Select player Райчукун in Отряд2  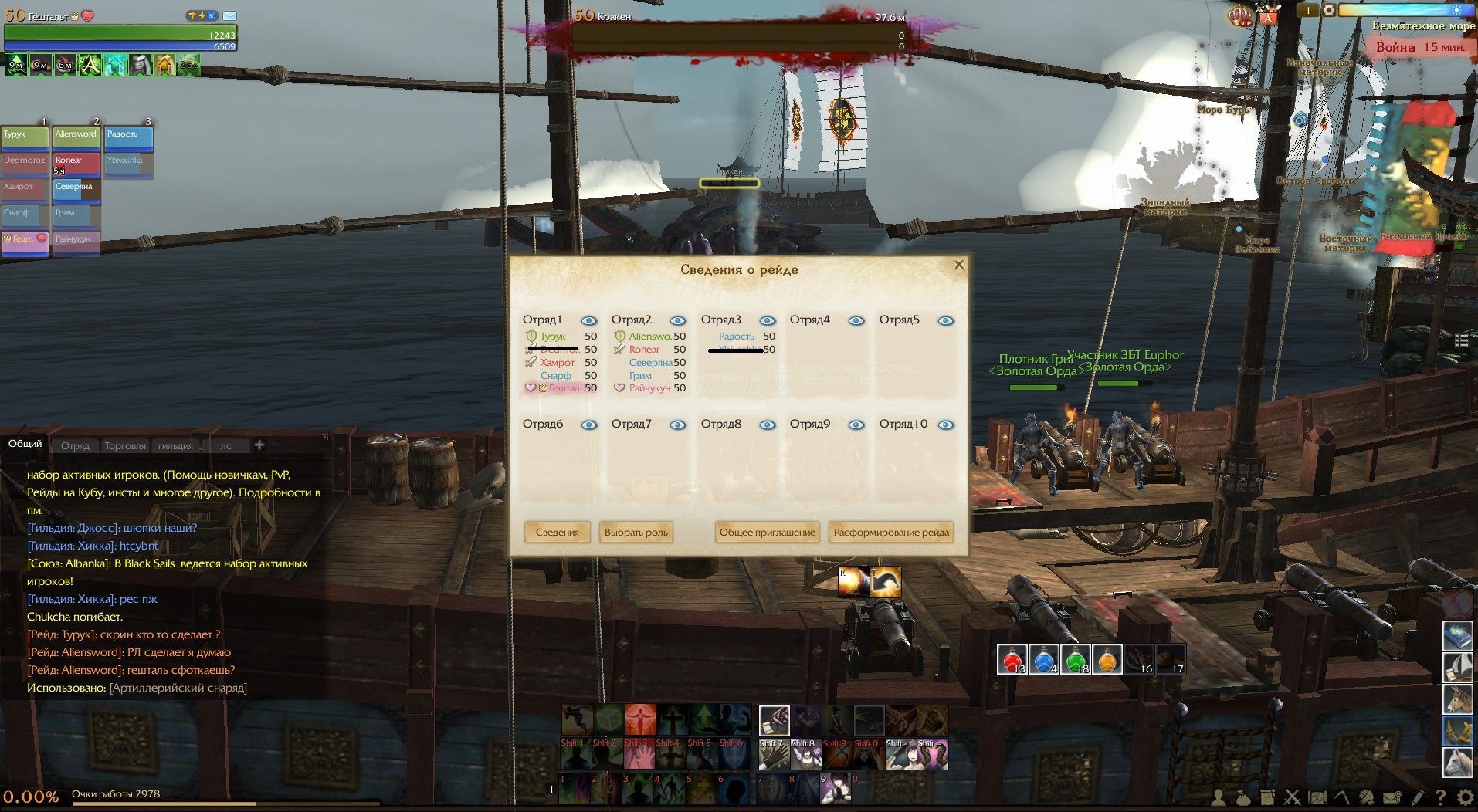[x=649, y=388]
